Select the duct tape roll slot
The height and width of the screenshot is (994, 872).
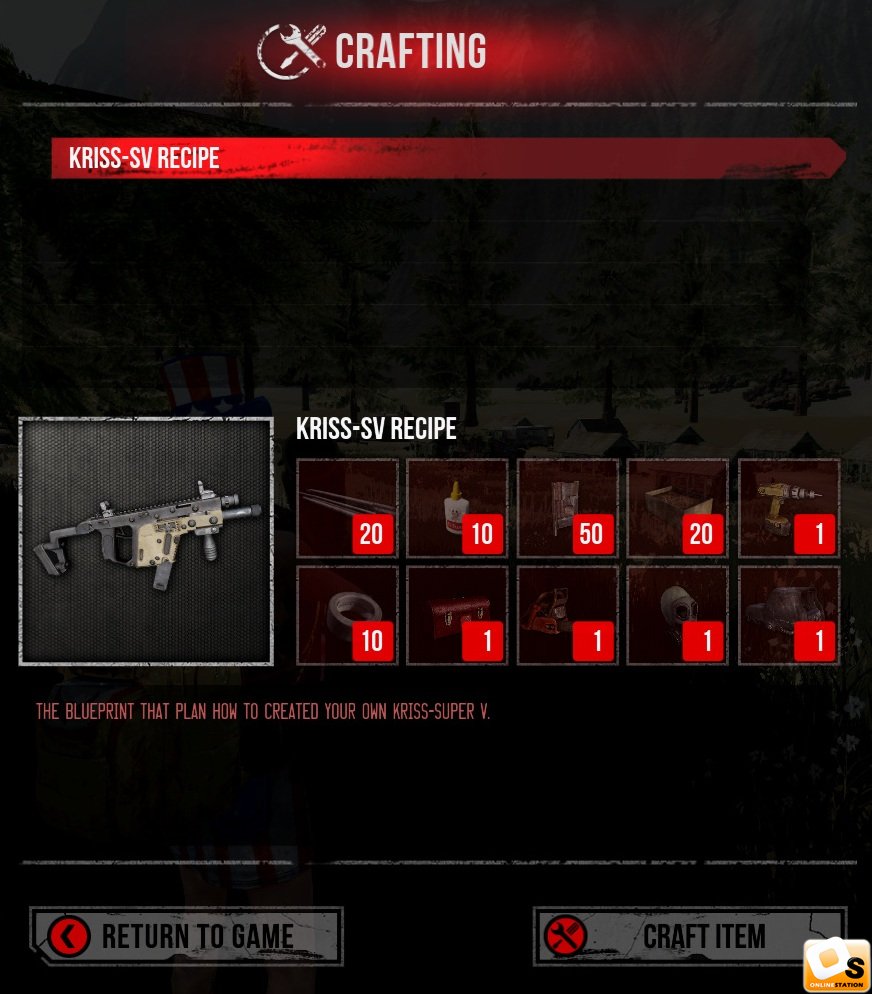click(x=347, y=615)
